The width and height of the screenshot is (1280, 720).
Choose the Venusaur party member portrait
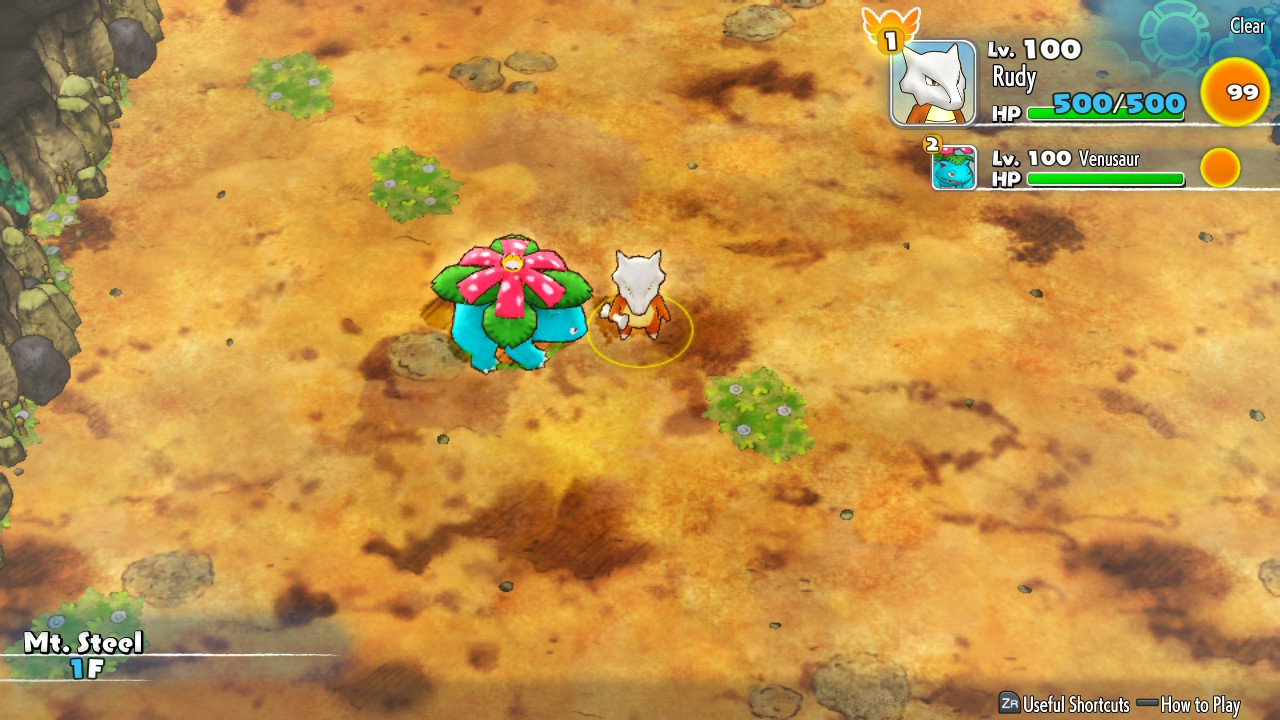point(954,168)
